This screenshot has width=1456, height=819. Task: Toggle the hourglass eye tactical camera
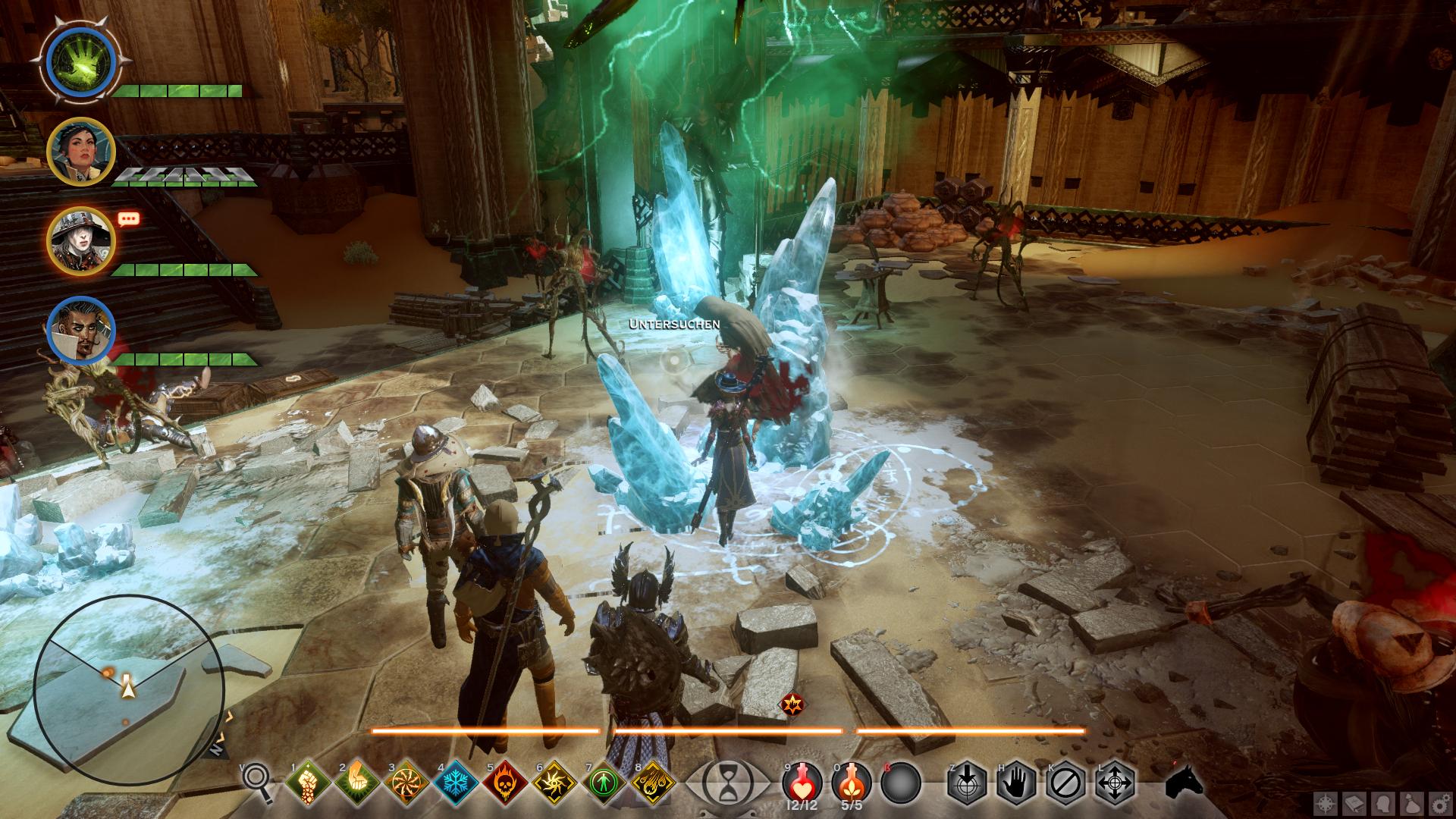coord(726,783)
